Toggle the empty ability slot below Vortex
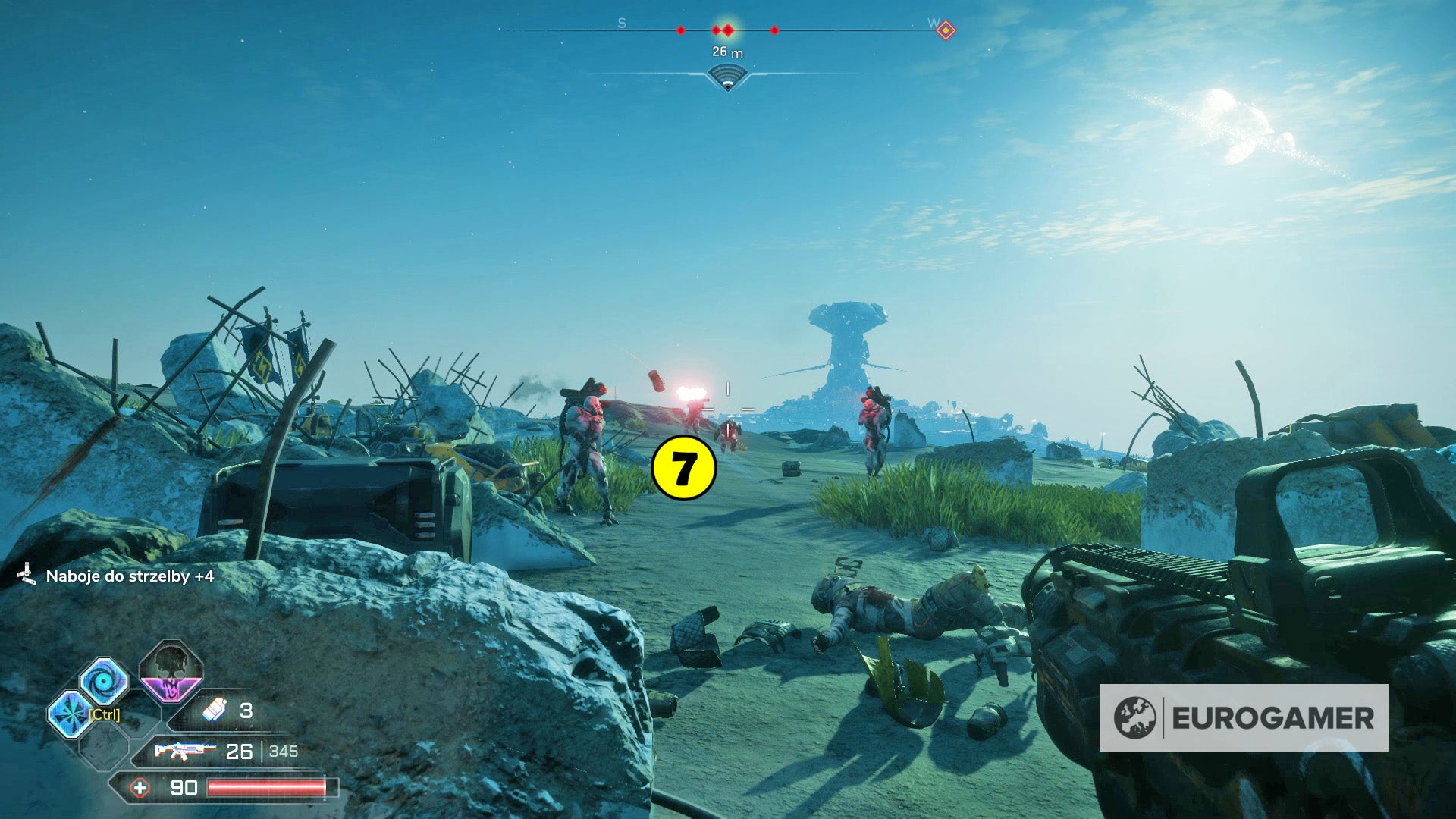Screen dimensions: 1456x819 coord(104,749)
